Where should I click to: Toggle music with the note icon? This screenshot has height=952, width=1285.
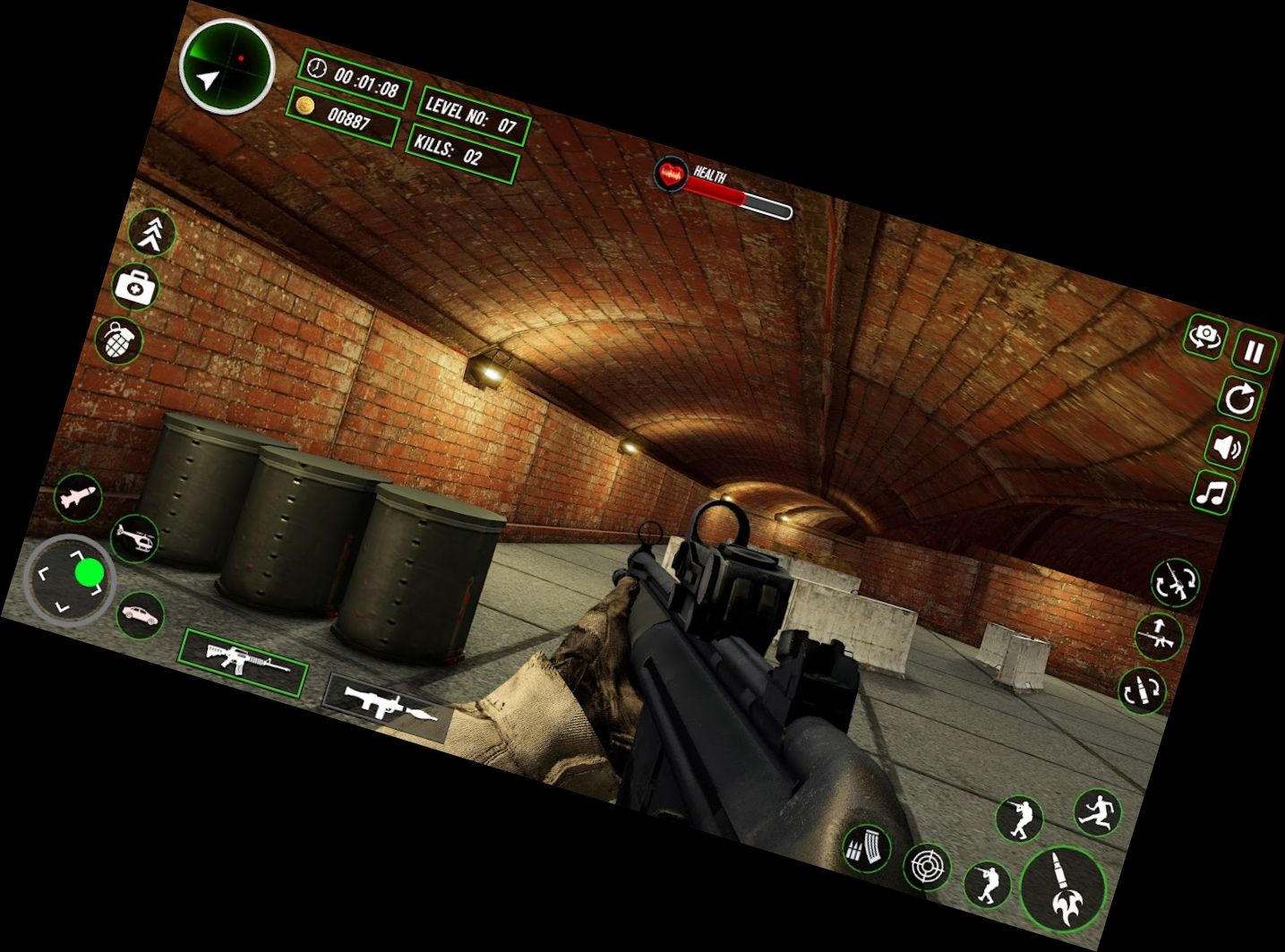coord(1214,493)
